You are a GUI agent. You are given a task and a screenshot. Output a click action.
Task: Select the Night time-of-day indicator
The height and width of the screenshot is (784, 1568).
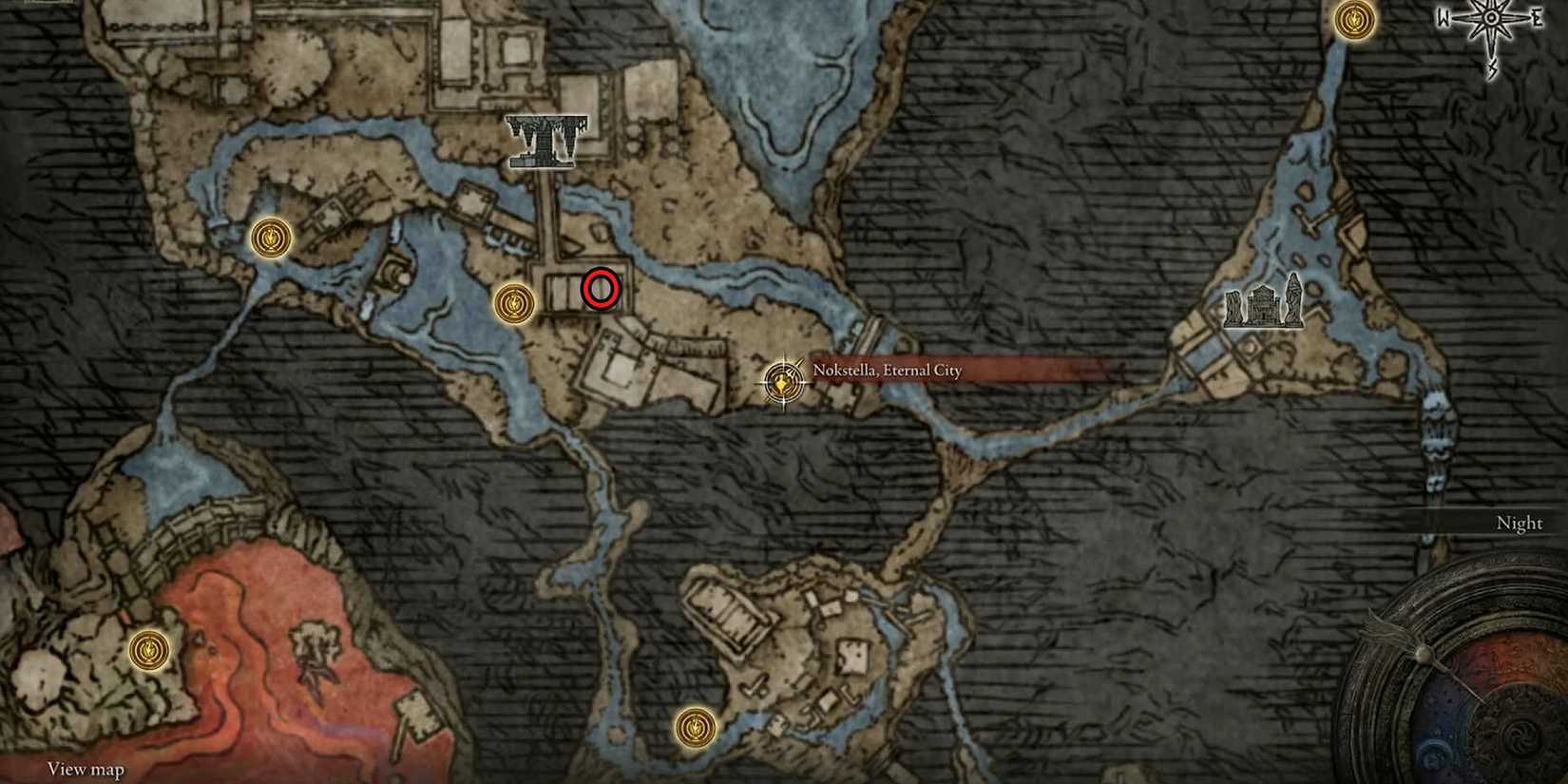tap(1517, 523)
